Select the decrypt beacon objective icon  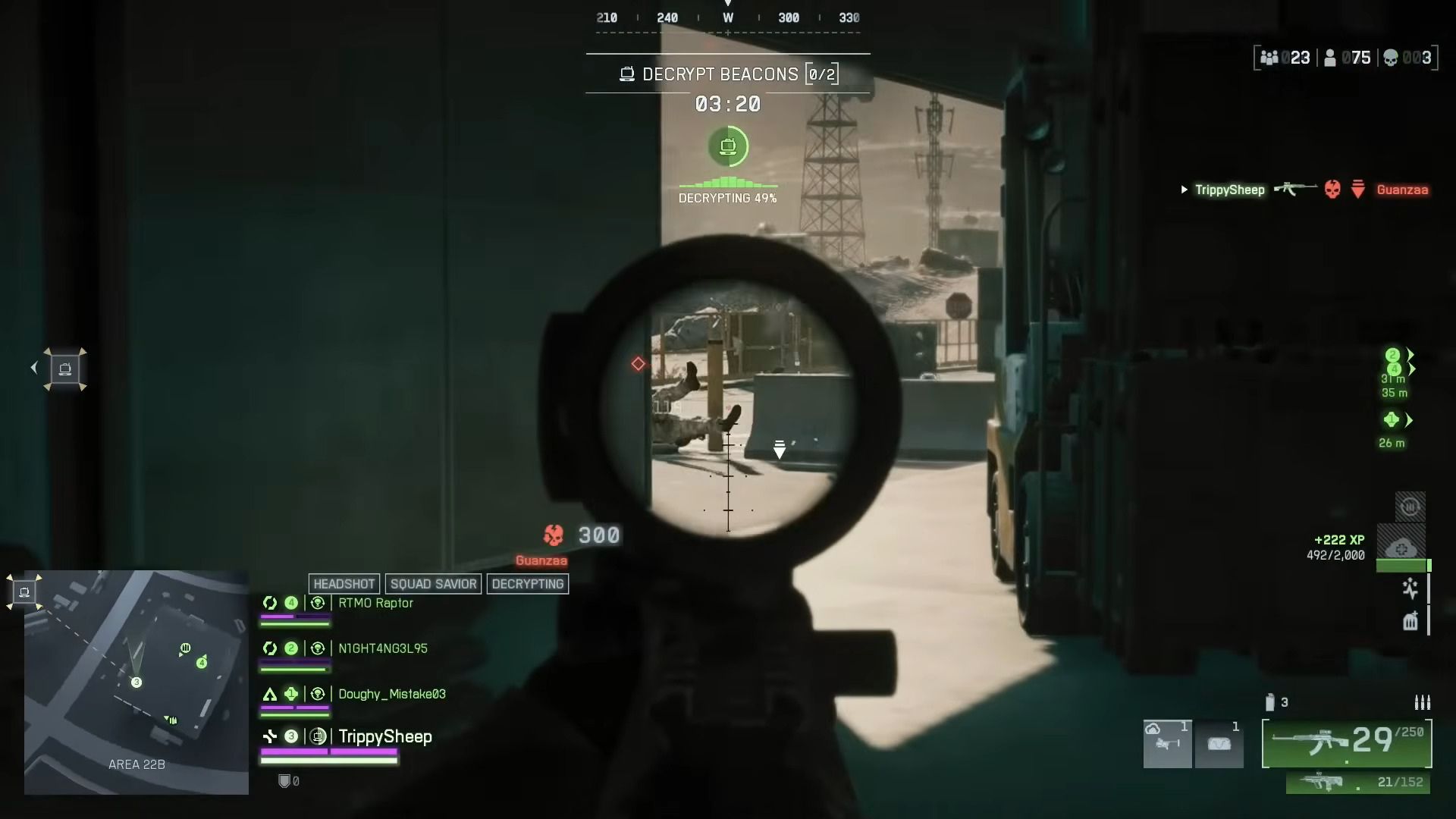(x=729, y=146)
